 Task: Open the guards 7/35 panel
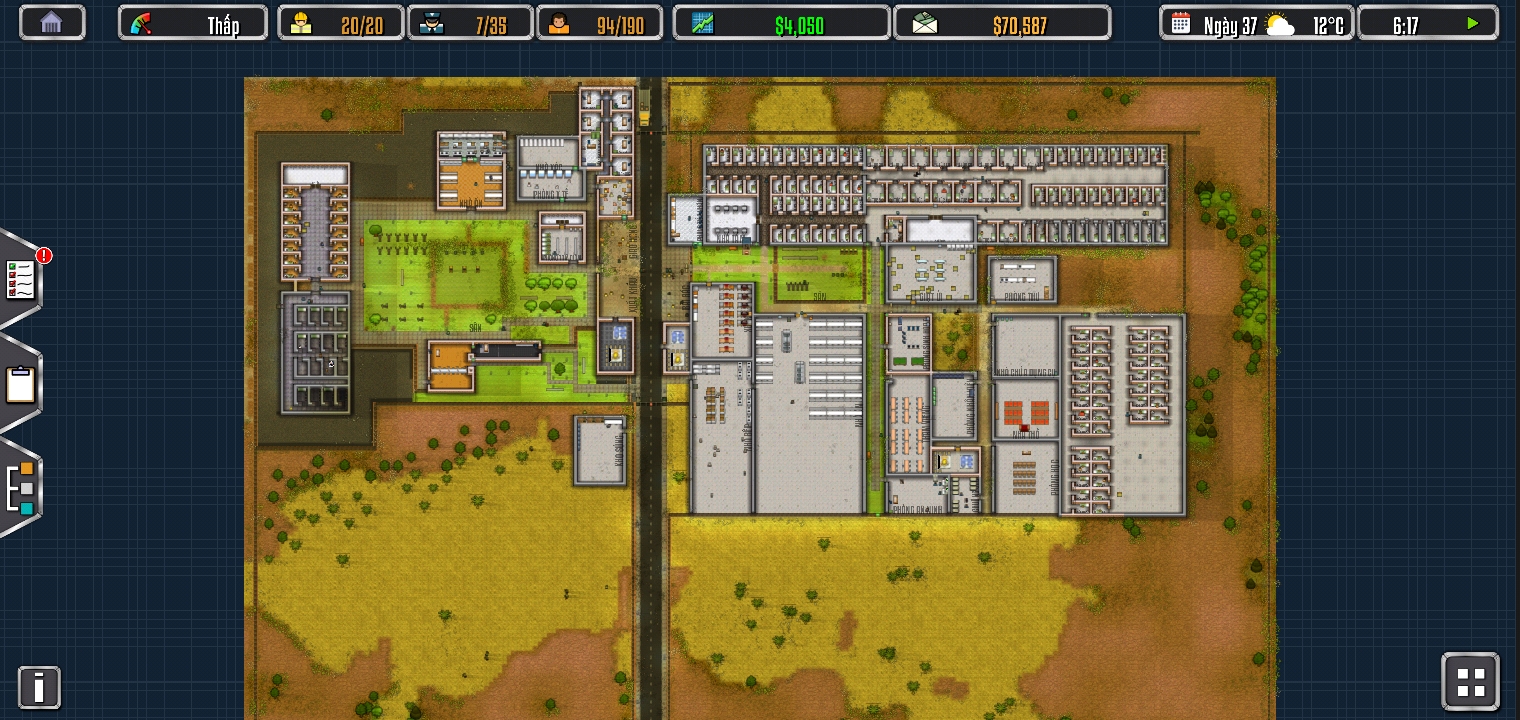coord(470,23)
